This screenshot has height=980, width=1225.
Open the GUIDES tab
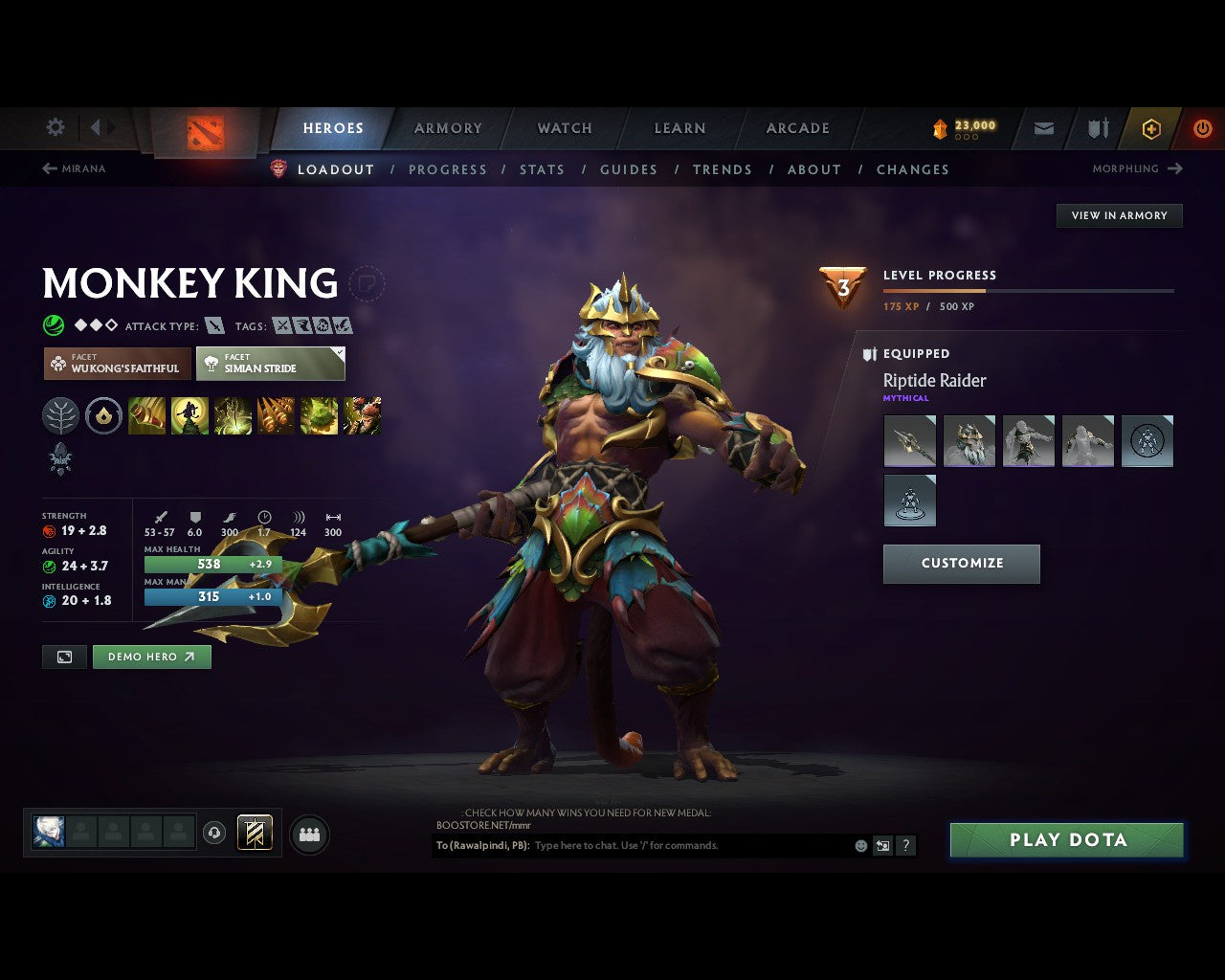pos(629,169)
